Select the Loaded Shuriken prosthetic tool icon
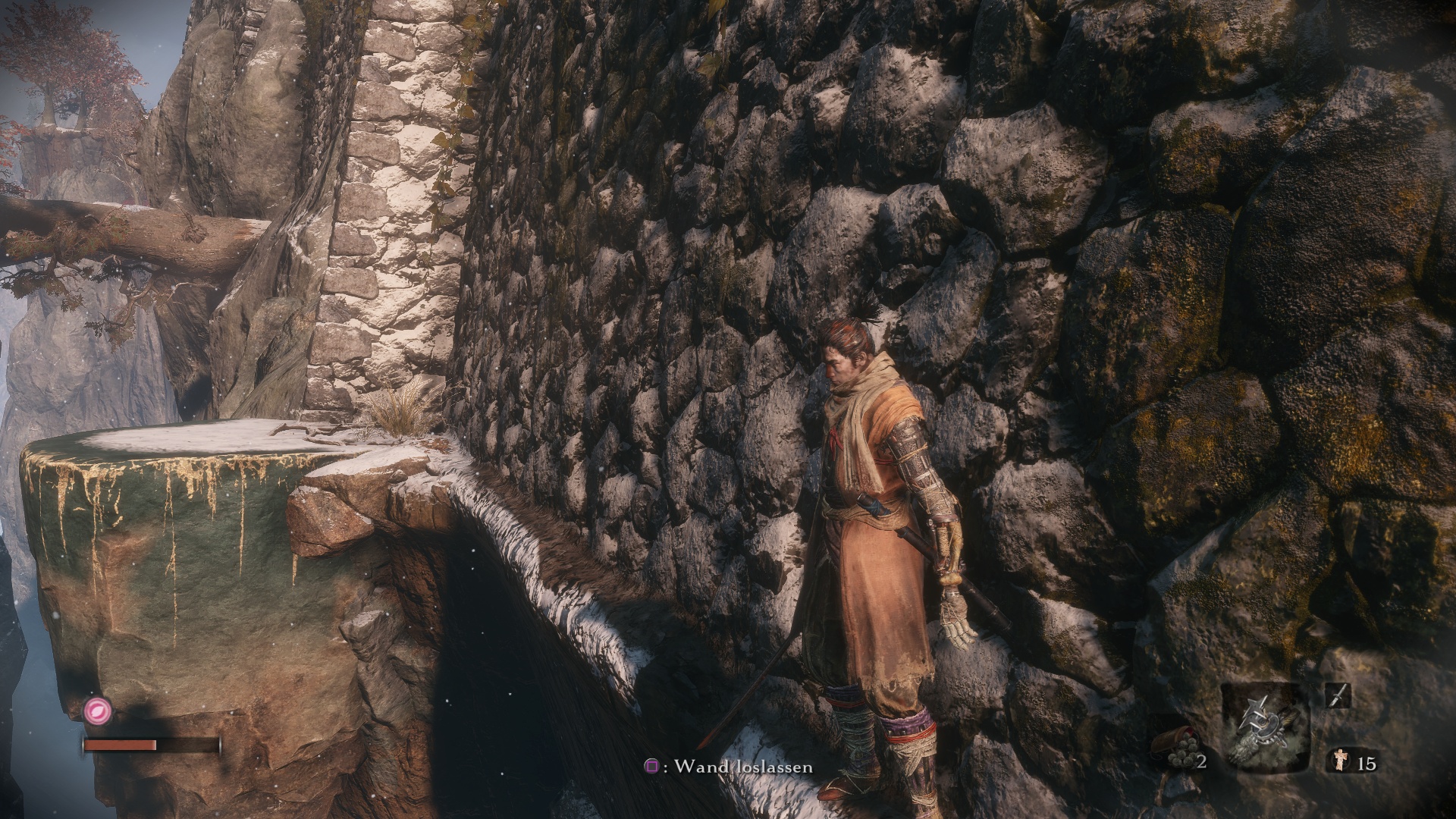The height and width of the screenshot is (819, 1456). click(1265, 728)
